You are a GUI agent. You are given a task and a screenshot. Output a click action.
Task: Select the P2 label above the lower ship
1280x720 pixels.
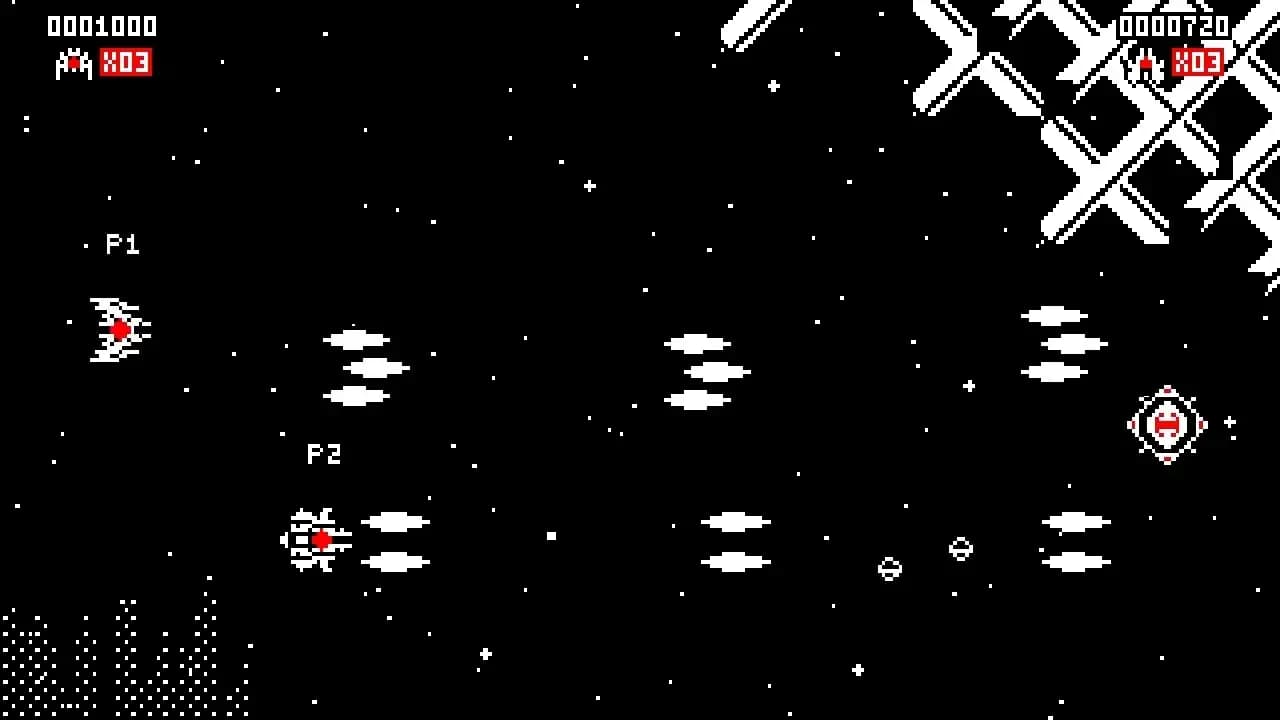coord(324,454)
